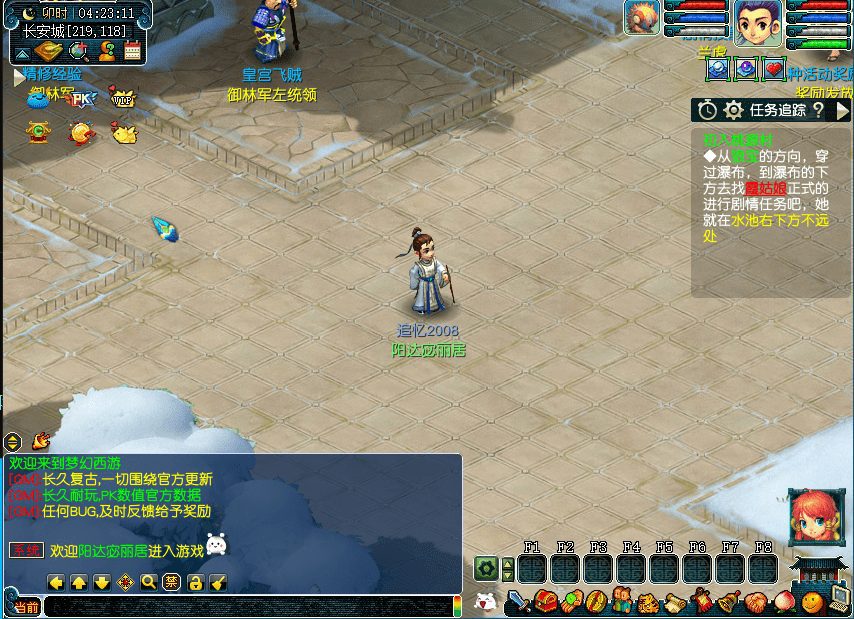Open the computer system settings icon
The height and width of the screenshot is (619, 854).
pyautogui.click(x=840, y=601)
